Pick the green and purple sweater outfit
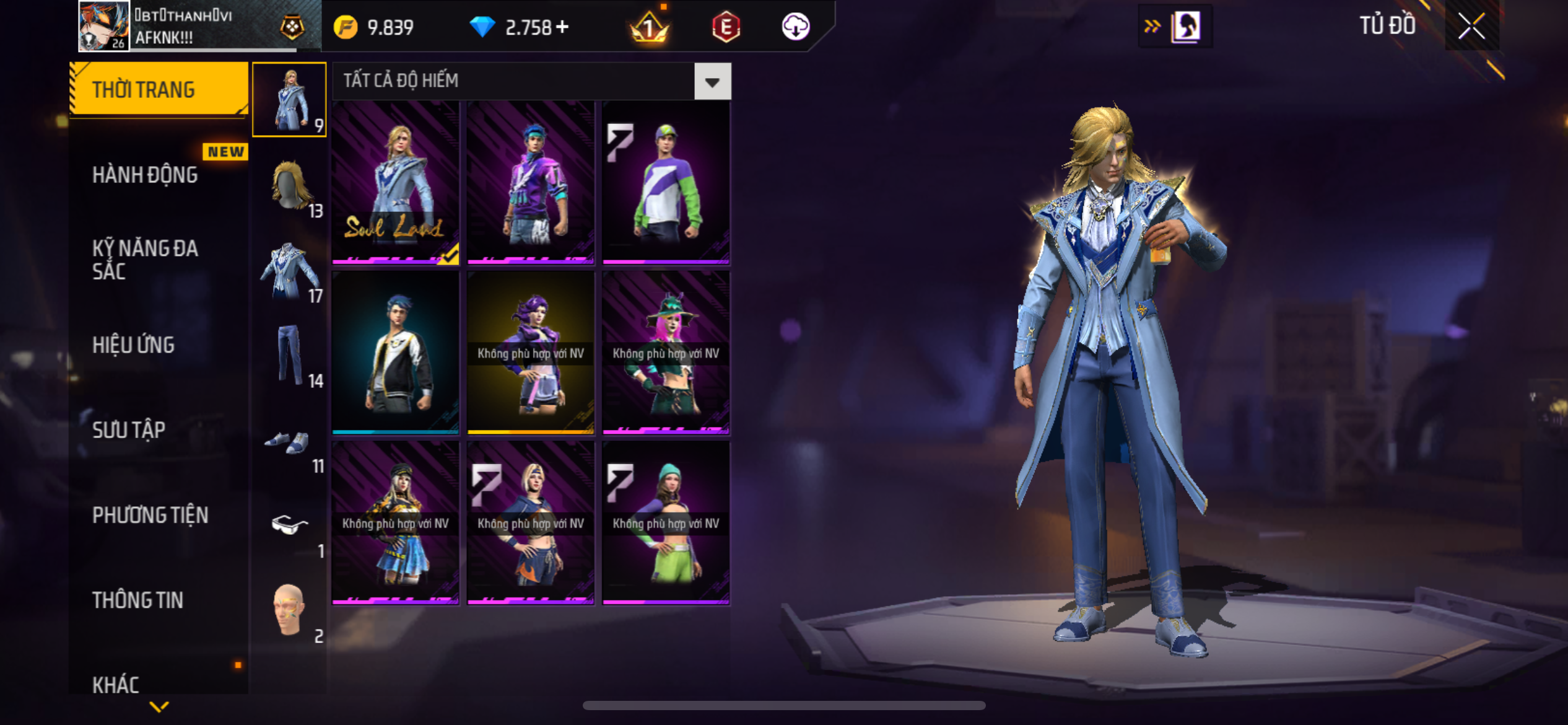1568x725 pixels. pos(666,182)
